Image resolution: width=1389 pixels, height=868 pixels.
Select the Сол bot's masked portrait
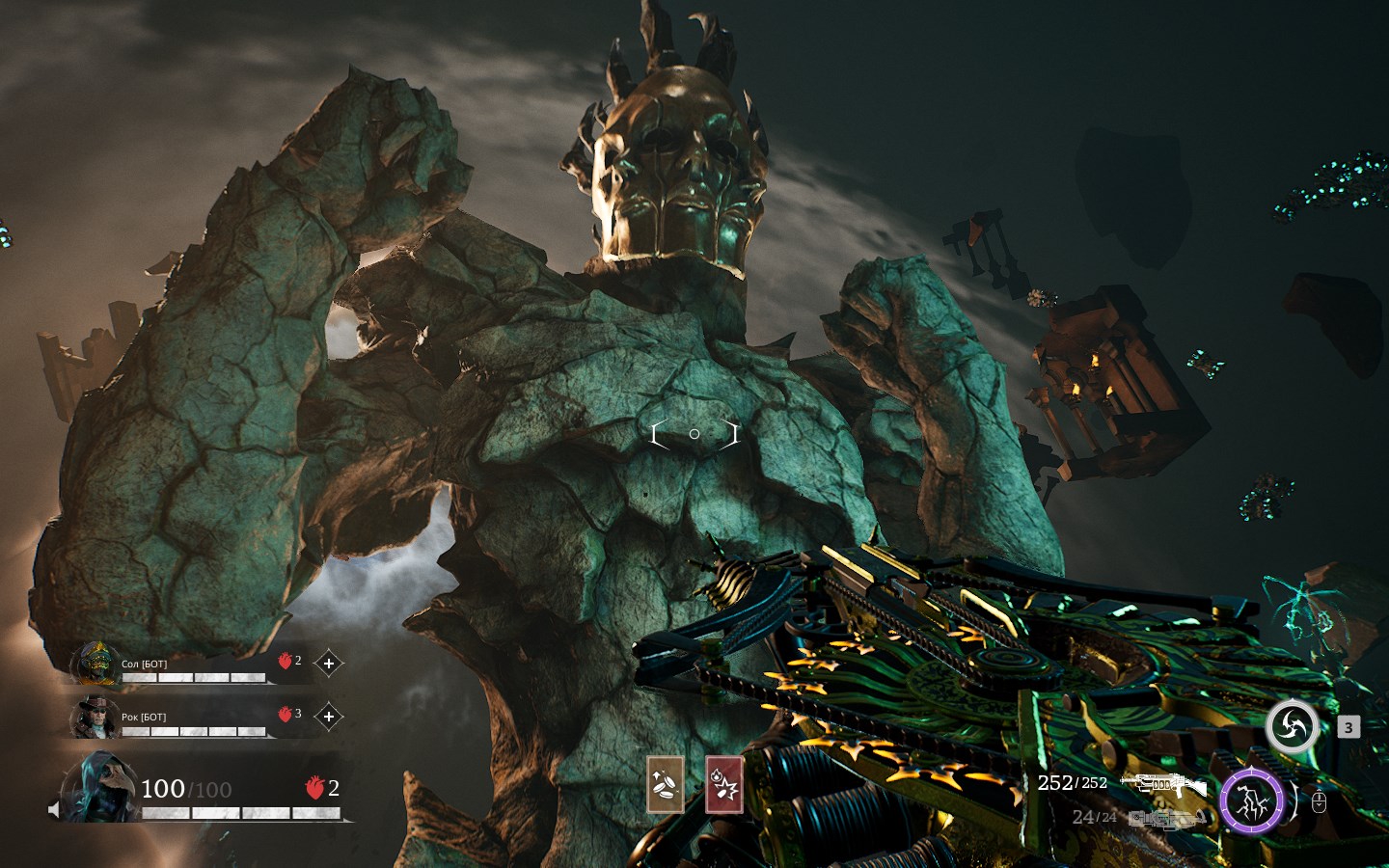[95, 663]
